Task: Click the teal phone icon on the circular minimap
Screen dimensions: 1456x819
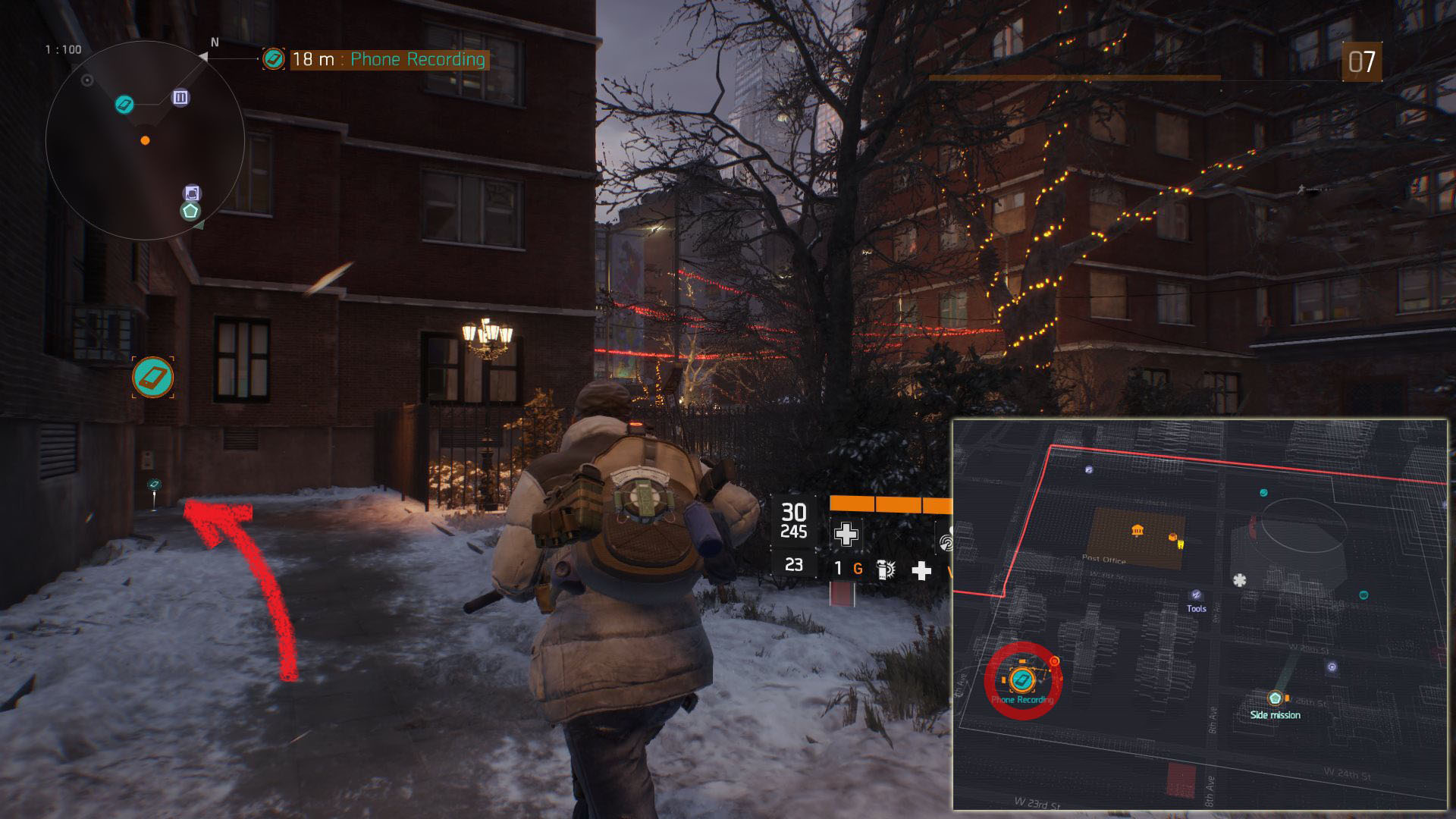Action: coord(124,104)
